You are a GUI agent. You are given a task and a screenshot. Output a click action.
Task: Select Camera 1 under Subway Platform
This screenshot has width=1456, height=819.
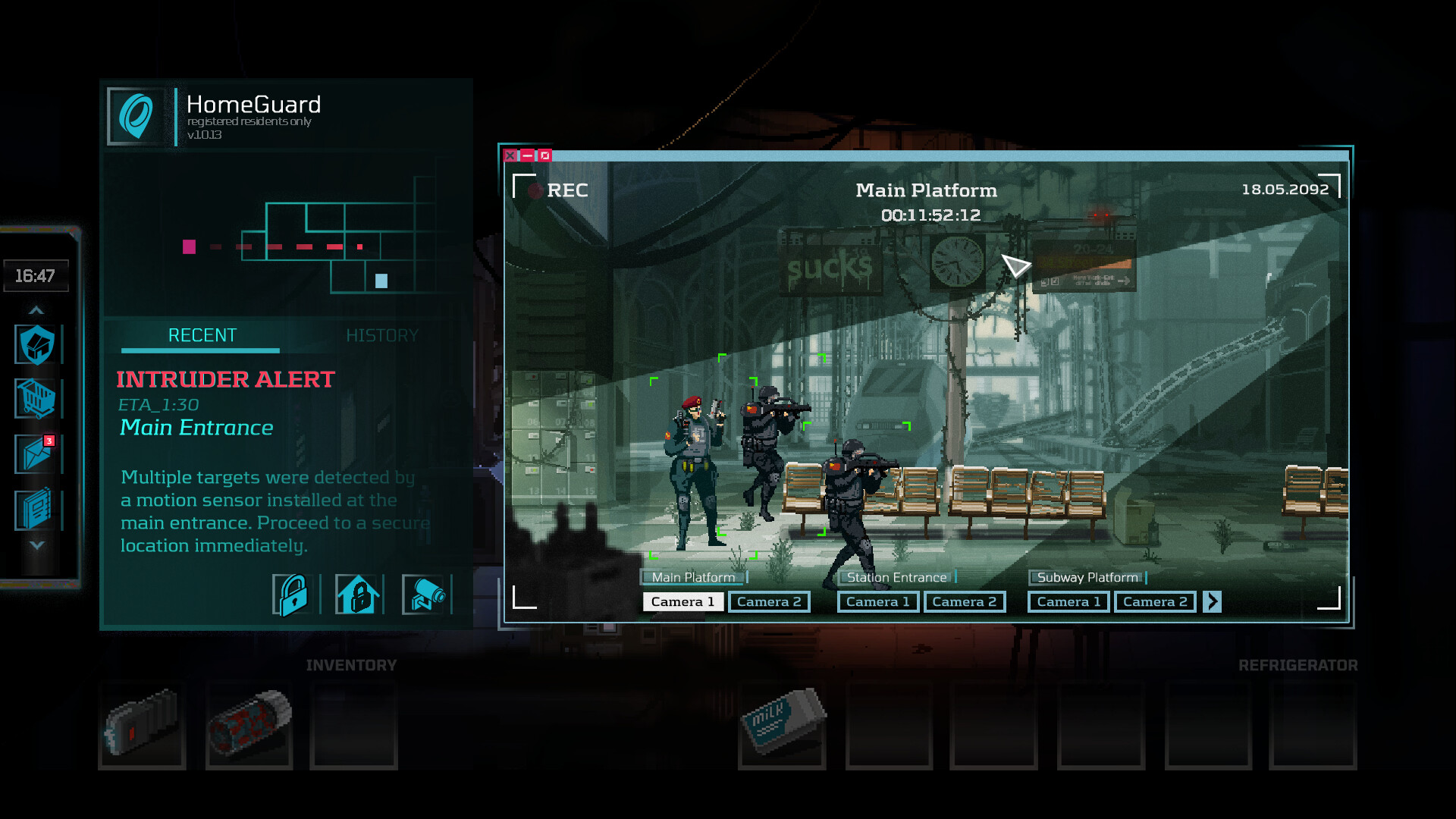coord(1068,601)
